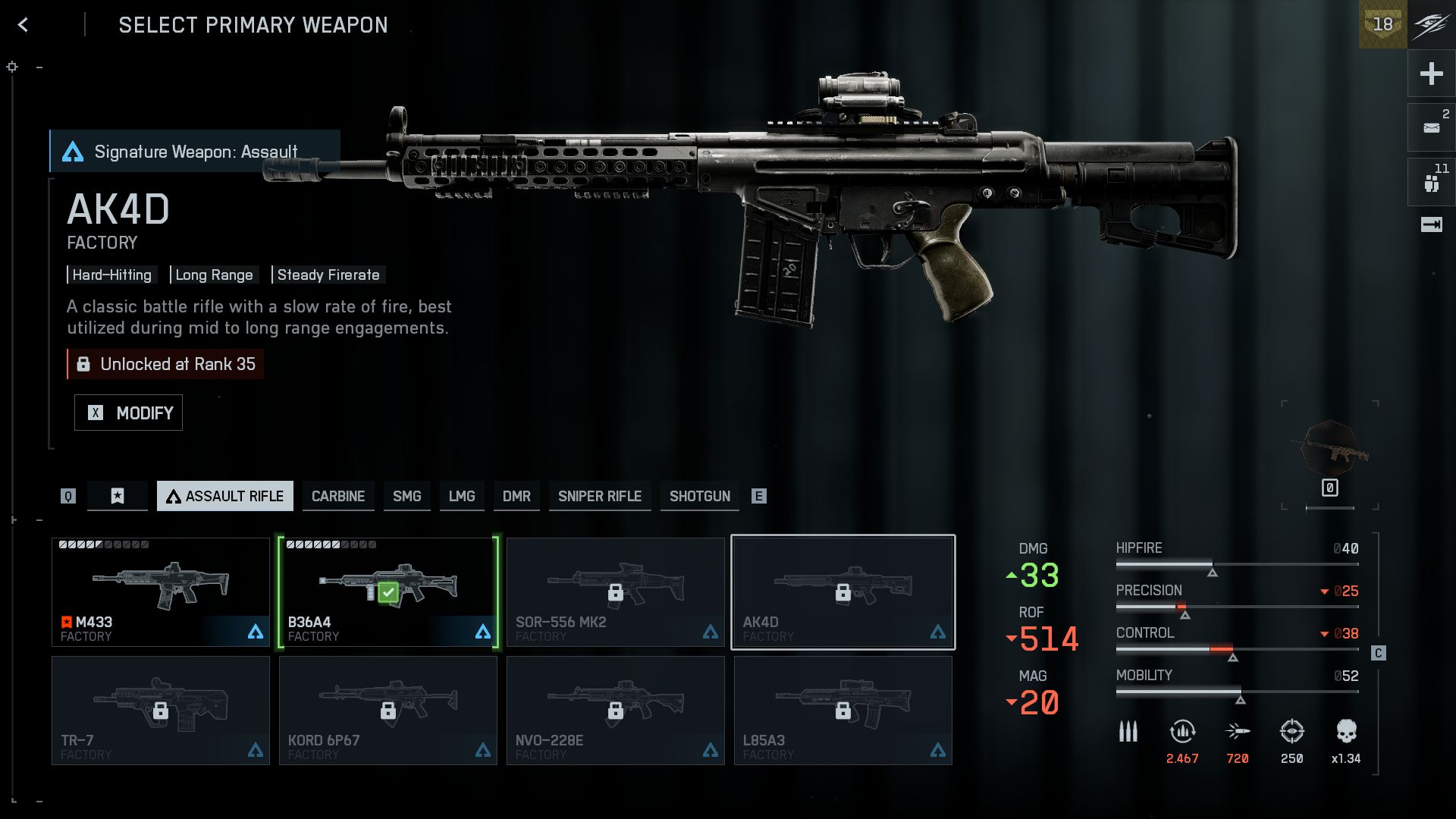
Task: Switch to the Assault Rifle tab
Action: (225, 496)
